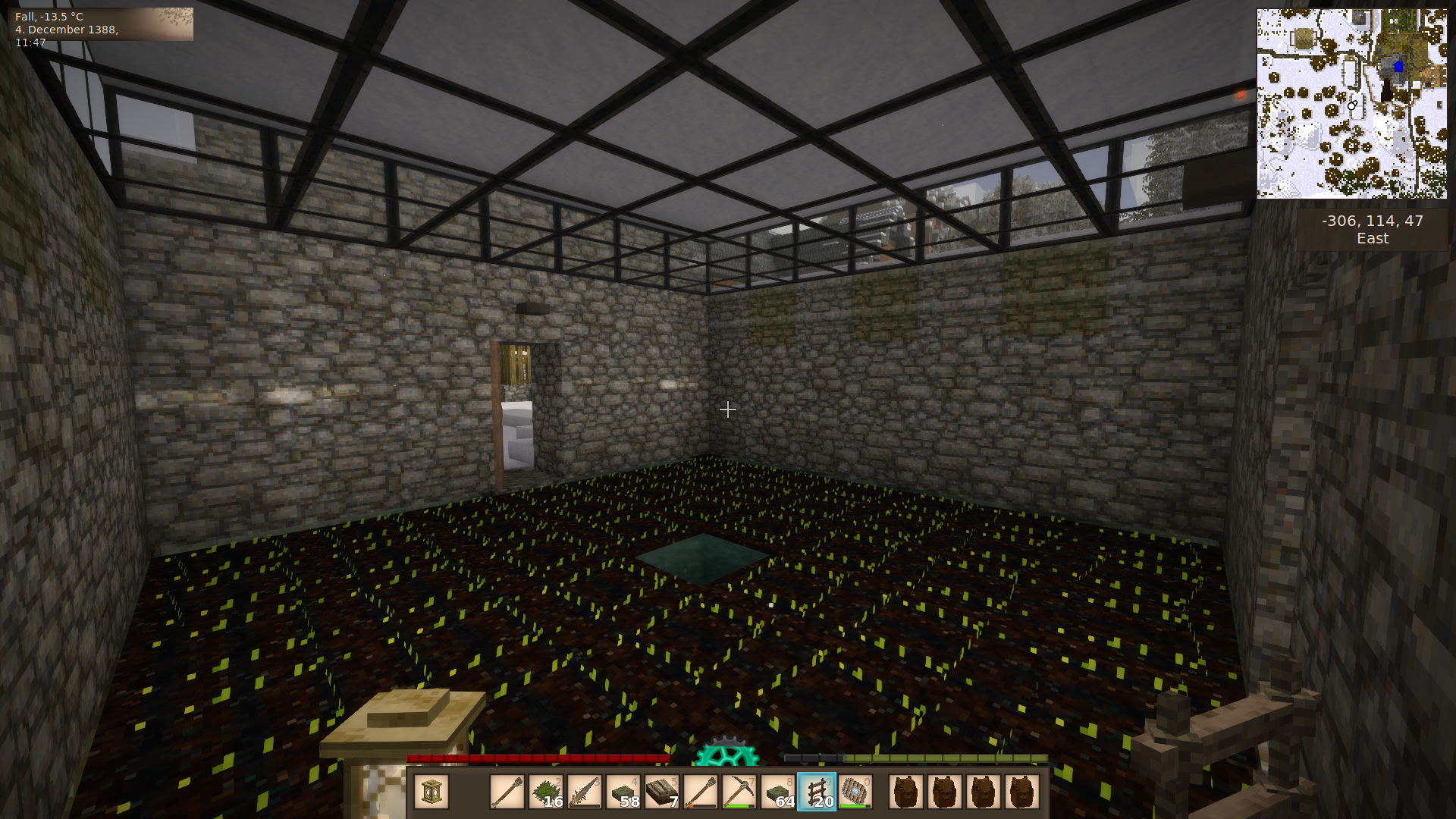1456x819 pixels.
Task: Select the stack of 64 green blocks
Action: tap(778, 792)
